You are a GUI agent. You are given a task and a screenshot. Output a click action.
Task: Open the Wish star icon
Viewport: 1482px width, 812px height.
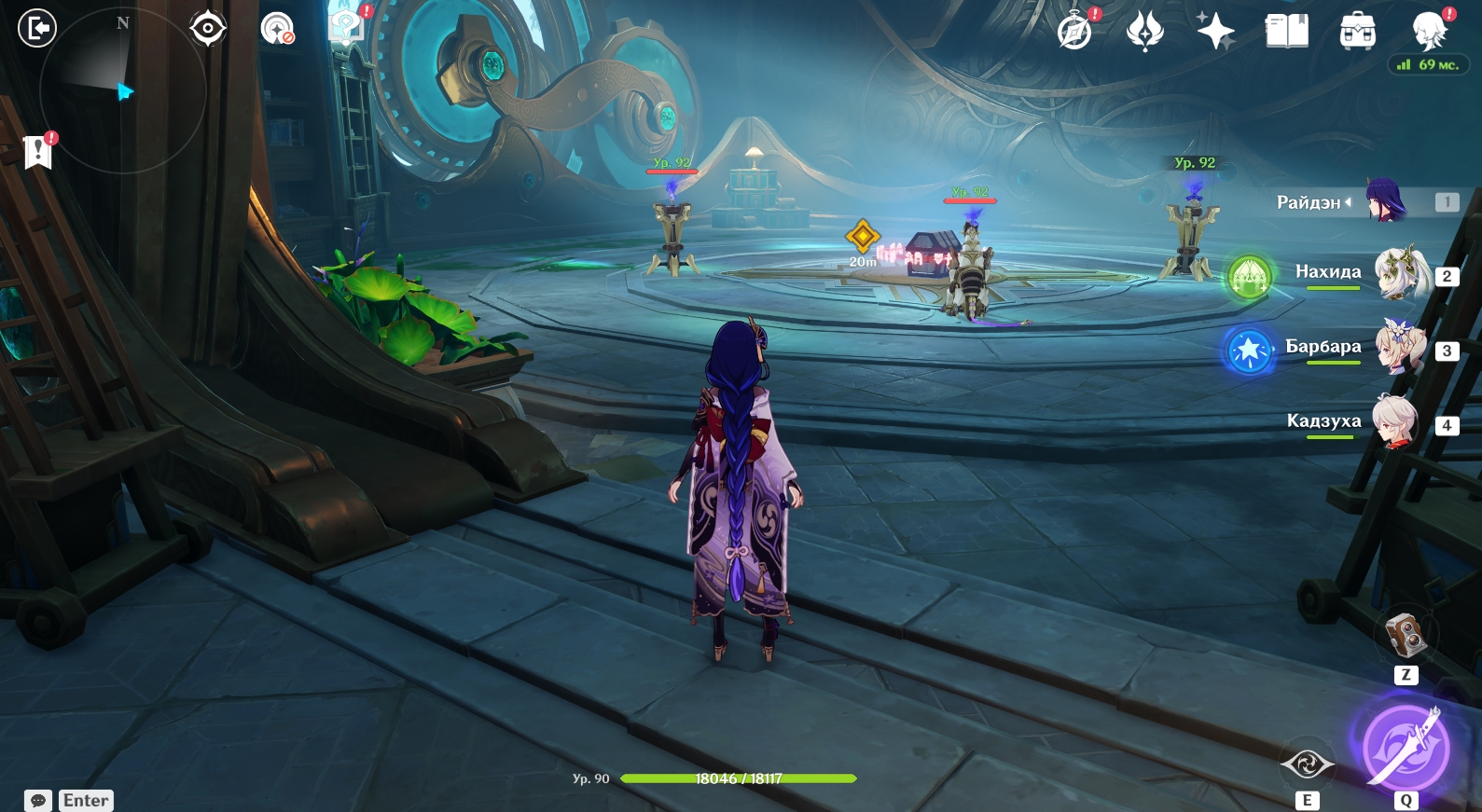(1216, 31)
